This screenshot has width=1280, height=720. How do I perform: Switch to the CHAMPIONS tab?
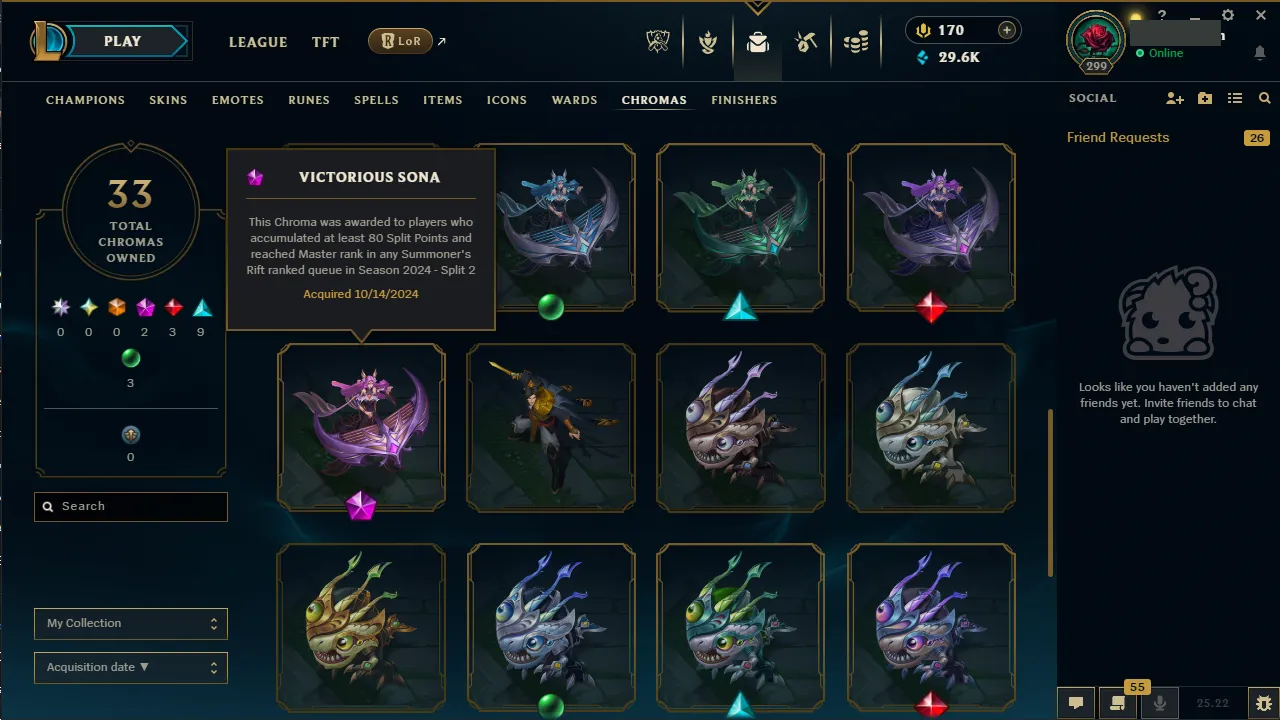point(85,100)
